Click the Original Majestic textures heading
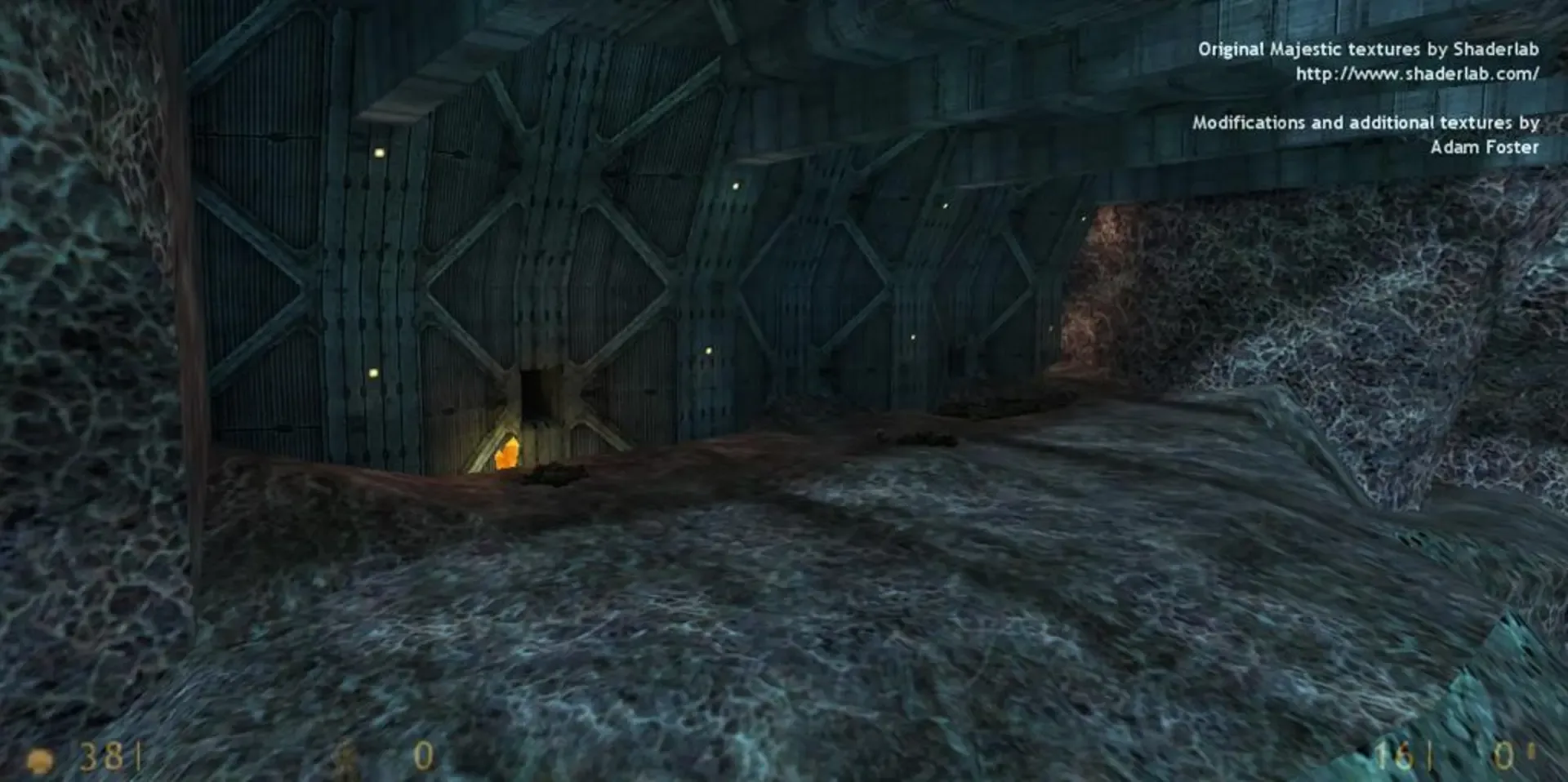Image resolution: width=1568 pixels, height=782 pixels. [x=1369, y=49]
